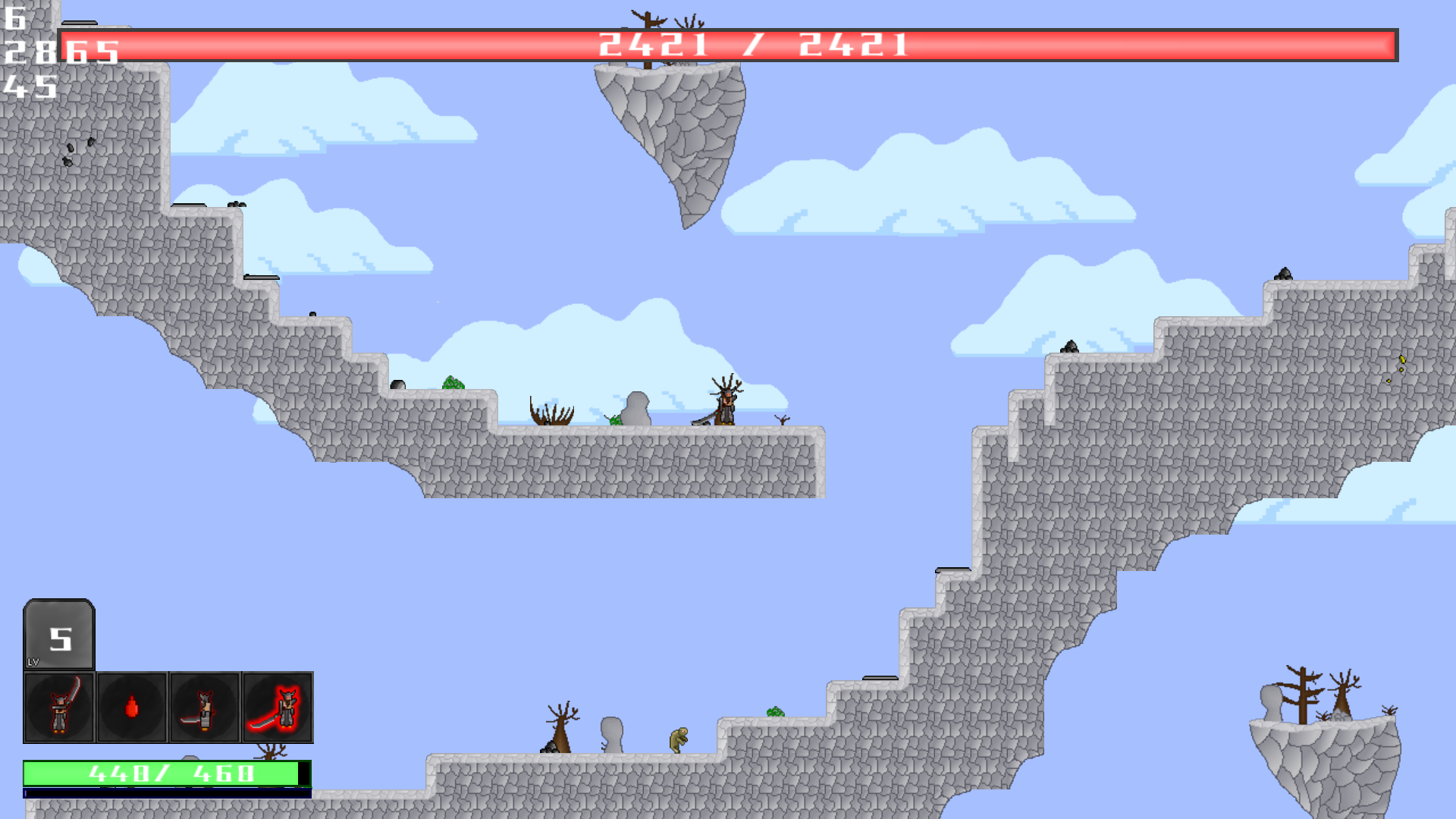
Task: Select the low sword slash ability
Action: coord(205,708)
